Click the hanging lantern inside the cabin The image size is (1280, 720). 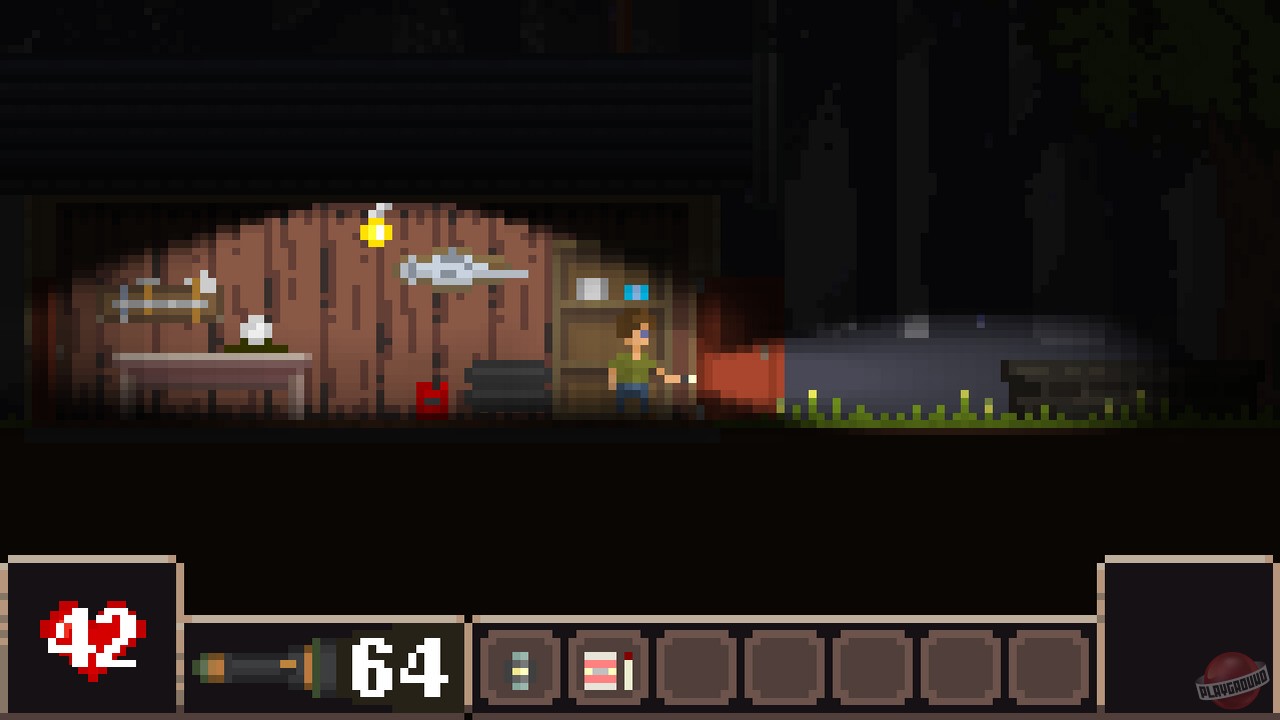click(x=376, y=232)
